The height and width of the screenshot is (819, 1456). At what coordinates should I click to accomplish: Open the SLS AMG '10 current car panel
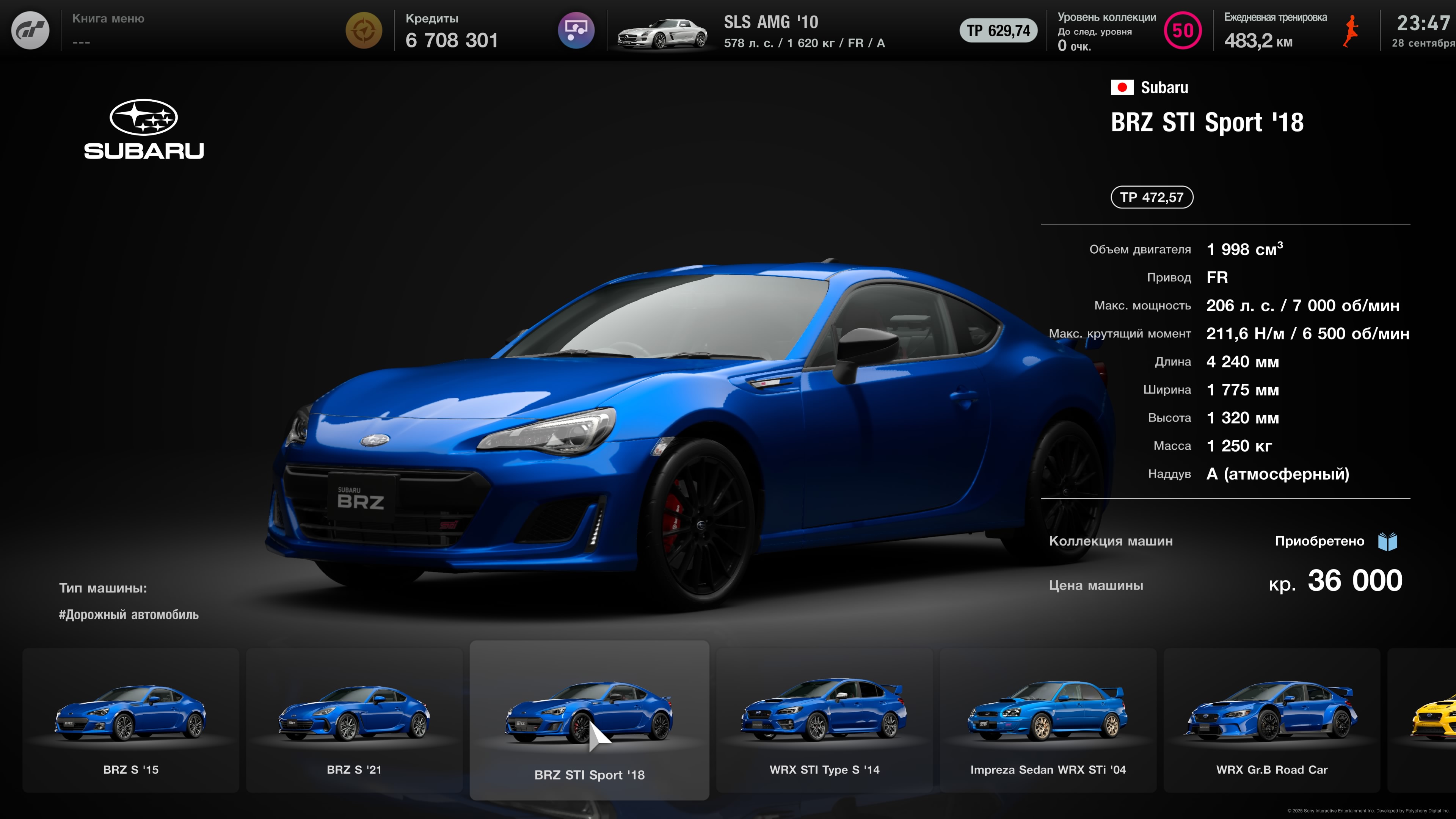[x=752, y=31]
